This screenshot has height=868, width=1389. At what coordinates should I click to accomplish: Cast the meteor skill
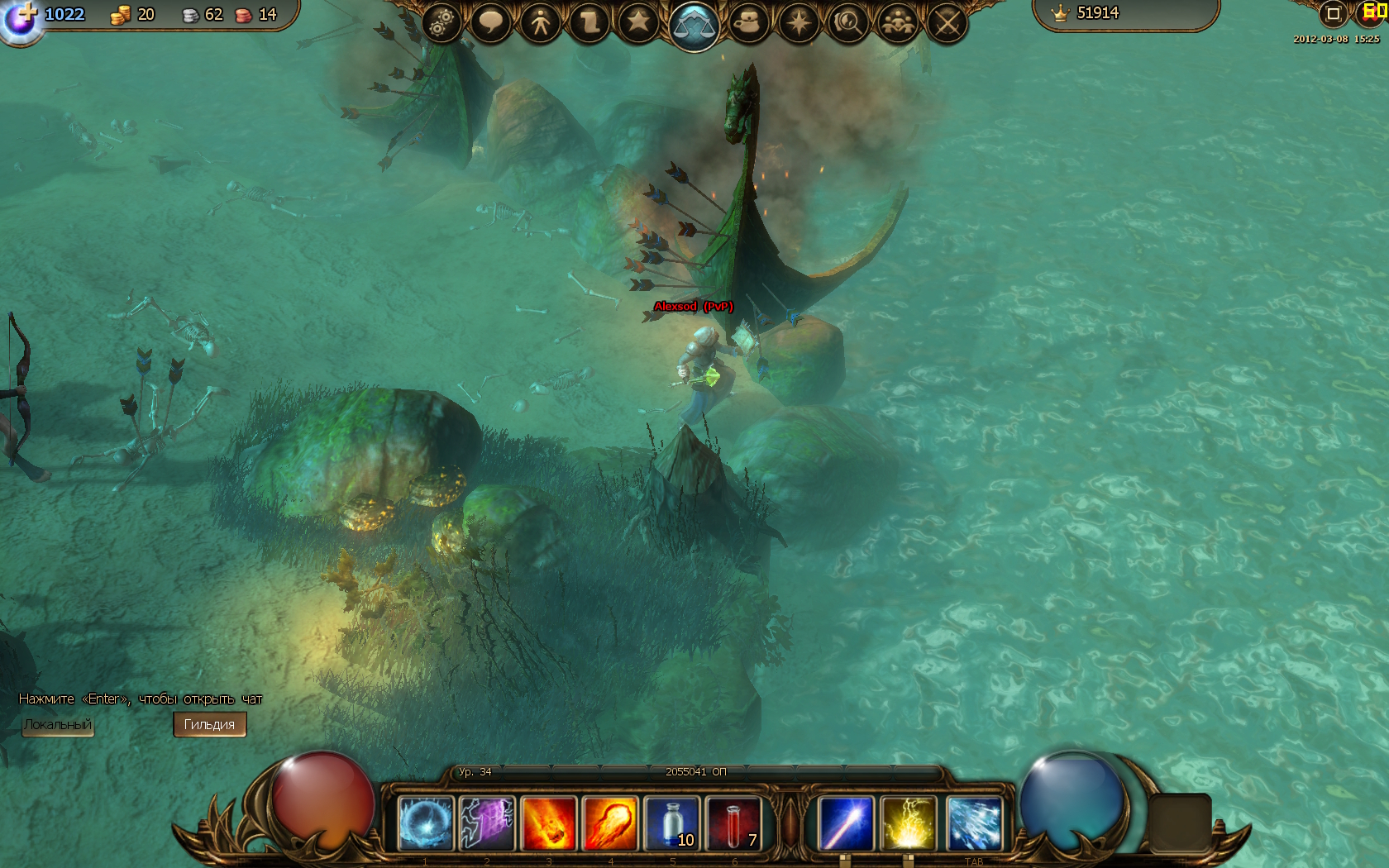pos(548,823)
